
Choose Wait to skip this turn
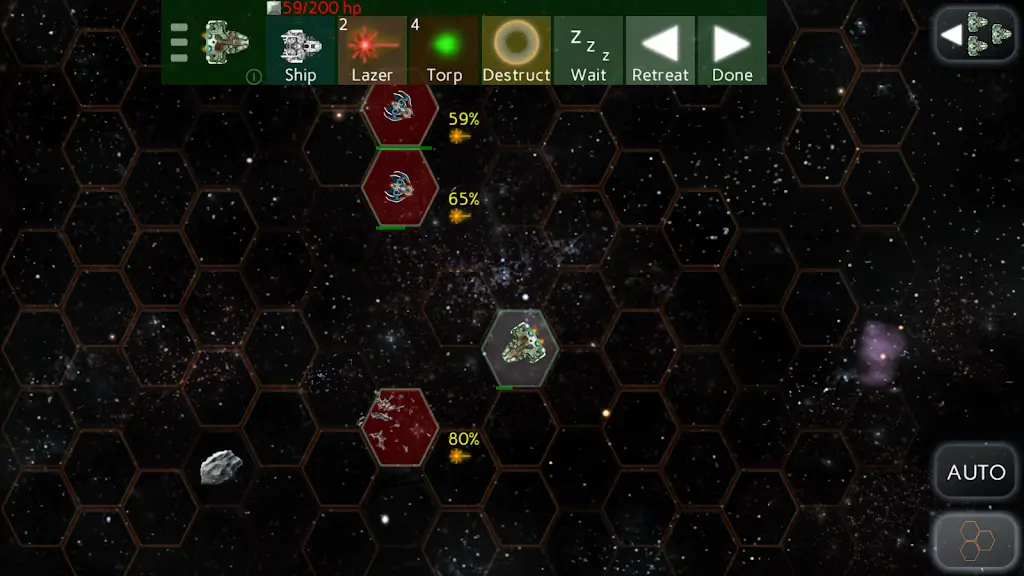(x=588, y=50)
